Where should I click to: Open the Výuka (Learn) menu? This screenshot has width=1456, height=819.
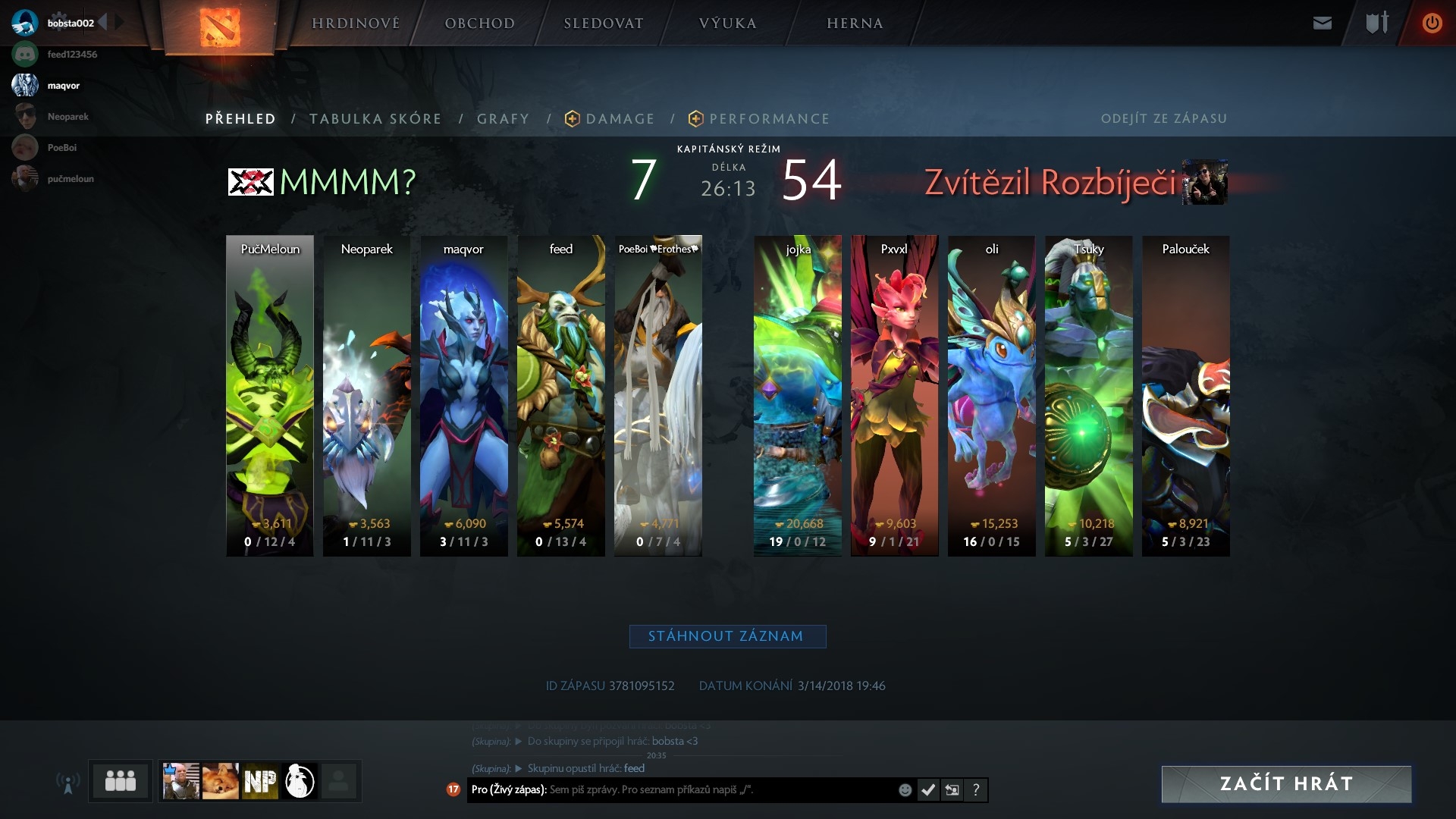tap(727, 24)
